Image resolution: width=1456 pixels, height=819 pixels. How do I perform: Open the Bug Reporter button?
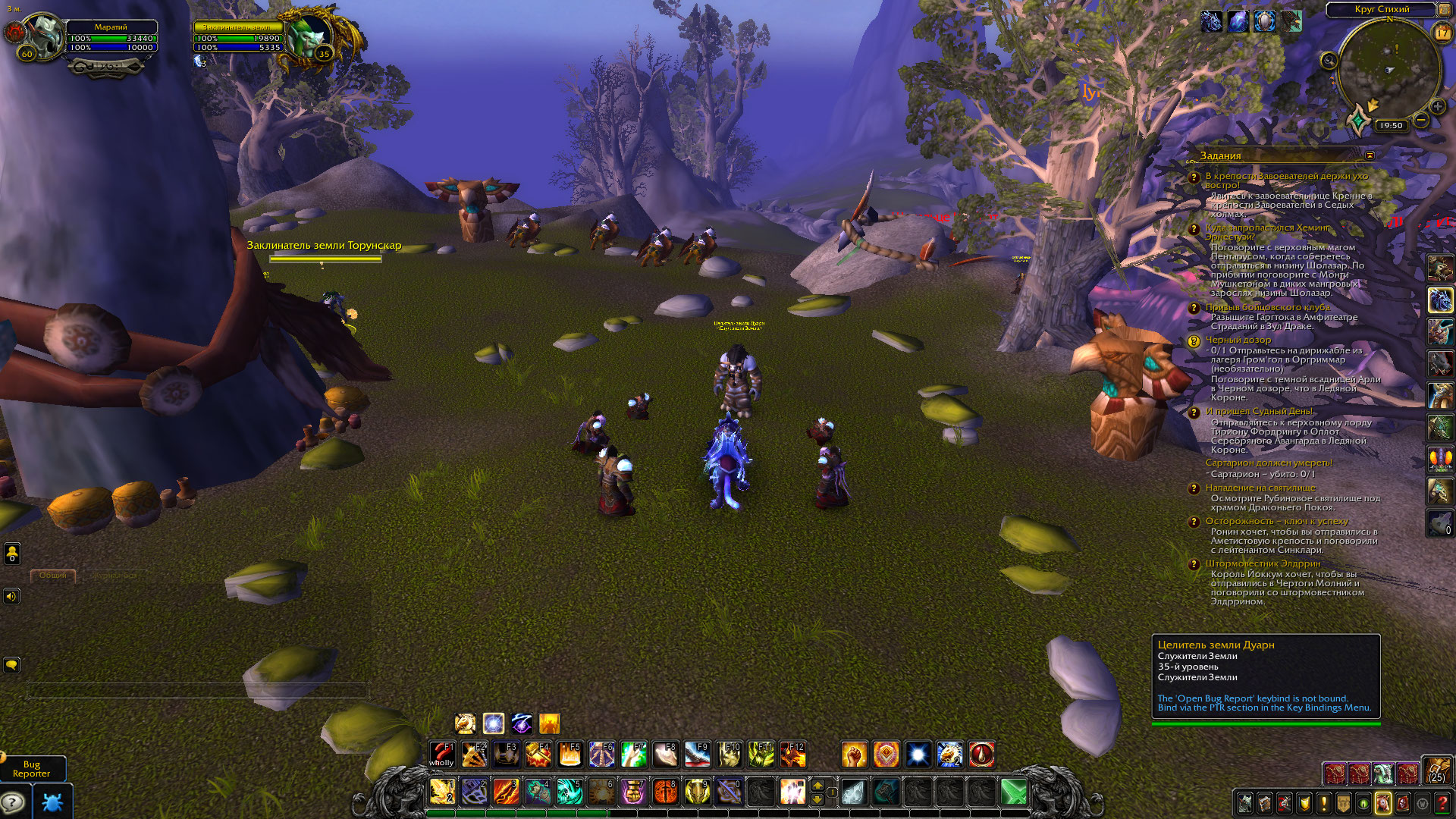(32, 769)
